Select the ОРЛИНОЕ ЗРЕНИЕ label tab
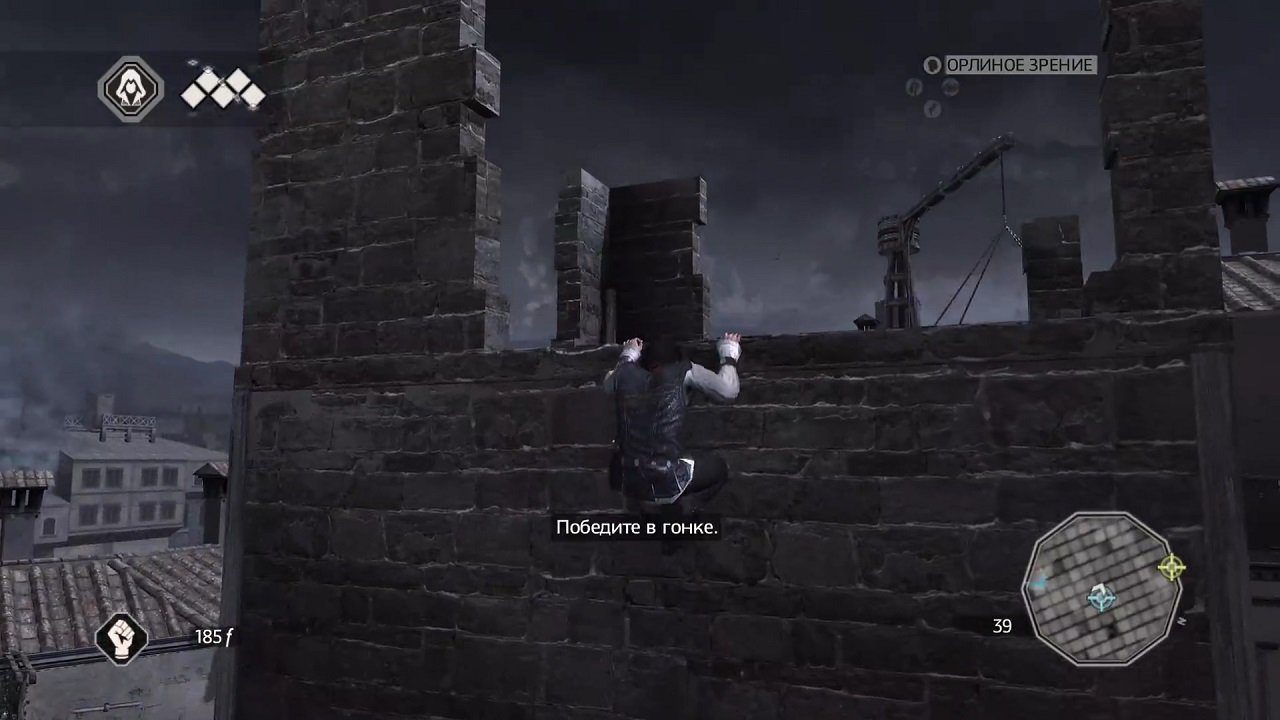The width and height of the screenshot is (1280, 720). tap(1021, 66)
